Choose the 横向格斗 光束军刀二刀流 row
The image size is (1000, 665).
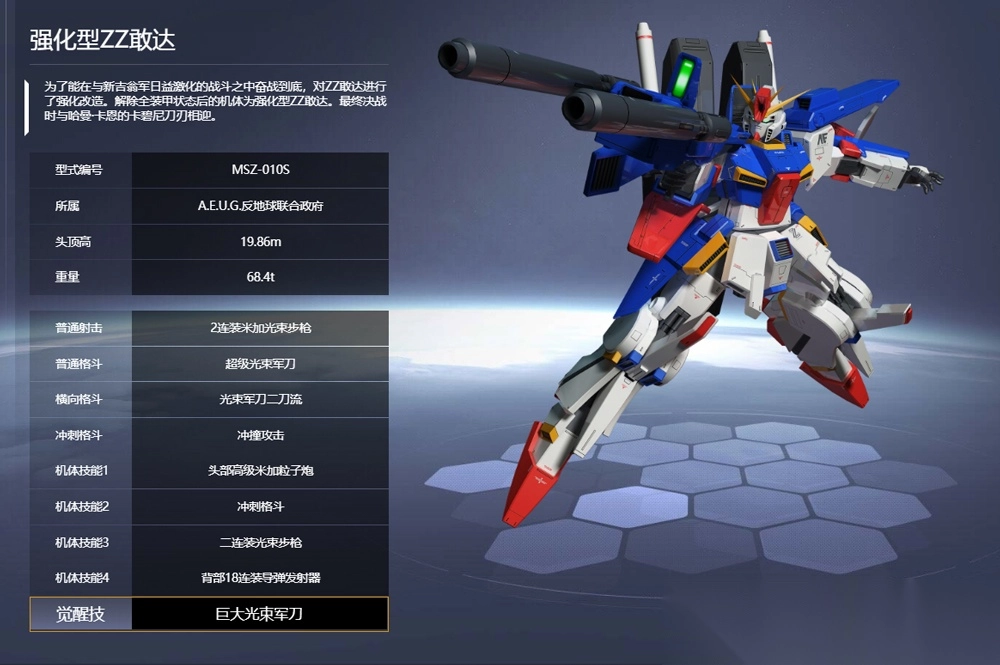click(209, 399)
